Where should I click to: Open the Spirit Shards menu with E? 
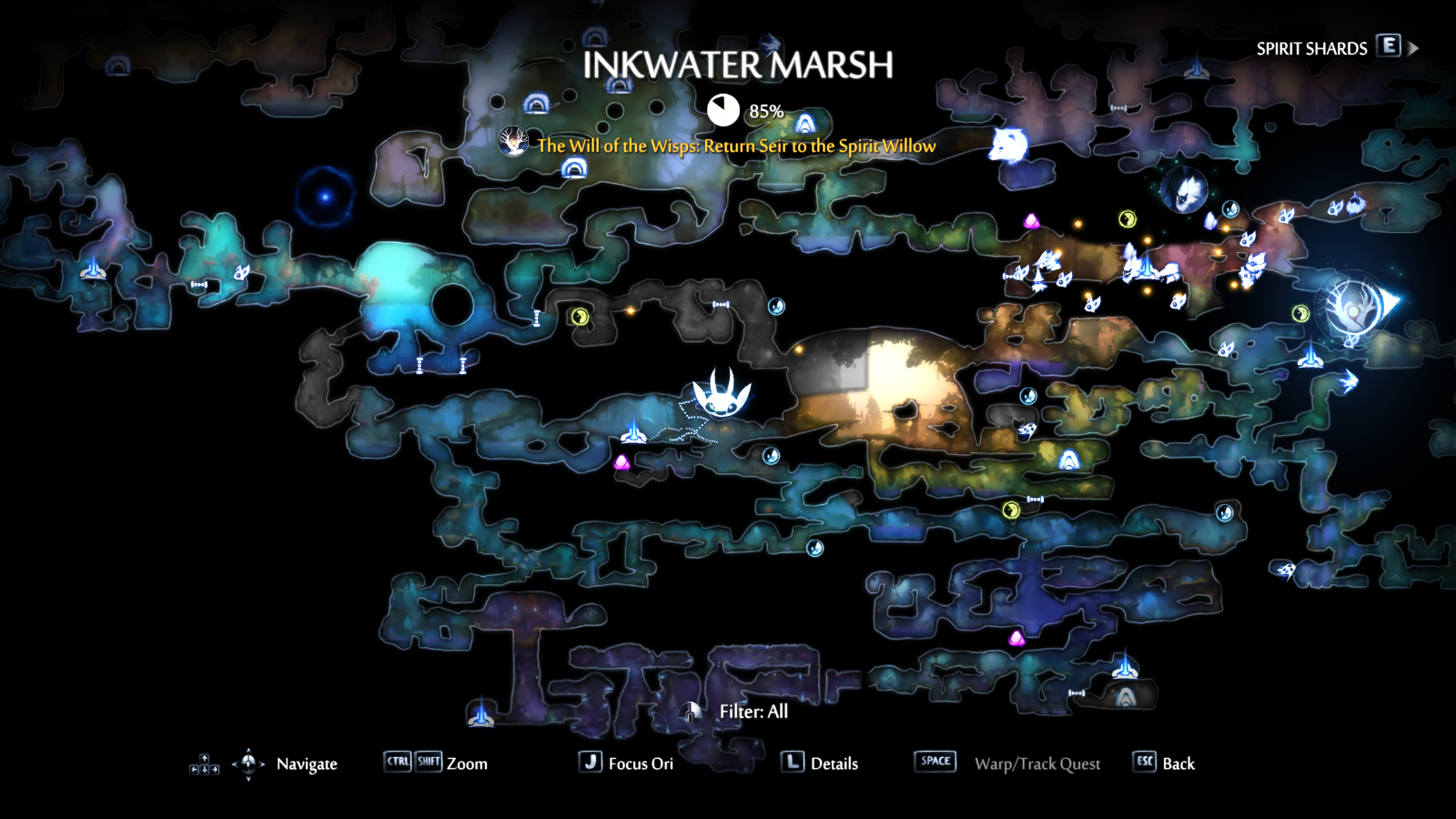click(1387, 46)
